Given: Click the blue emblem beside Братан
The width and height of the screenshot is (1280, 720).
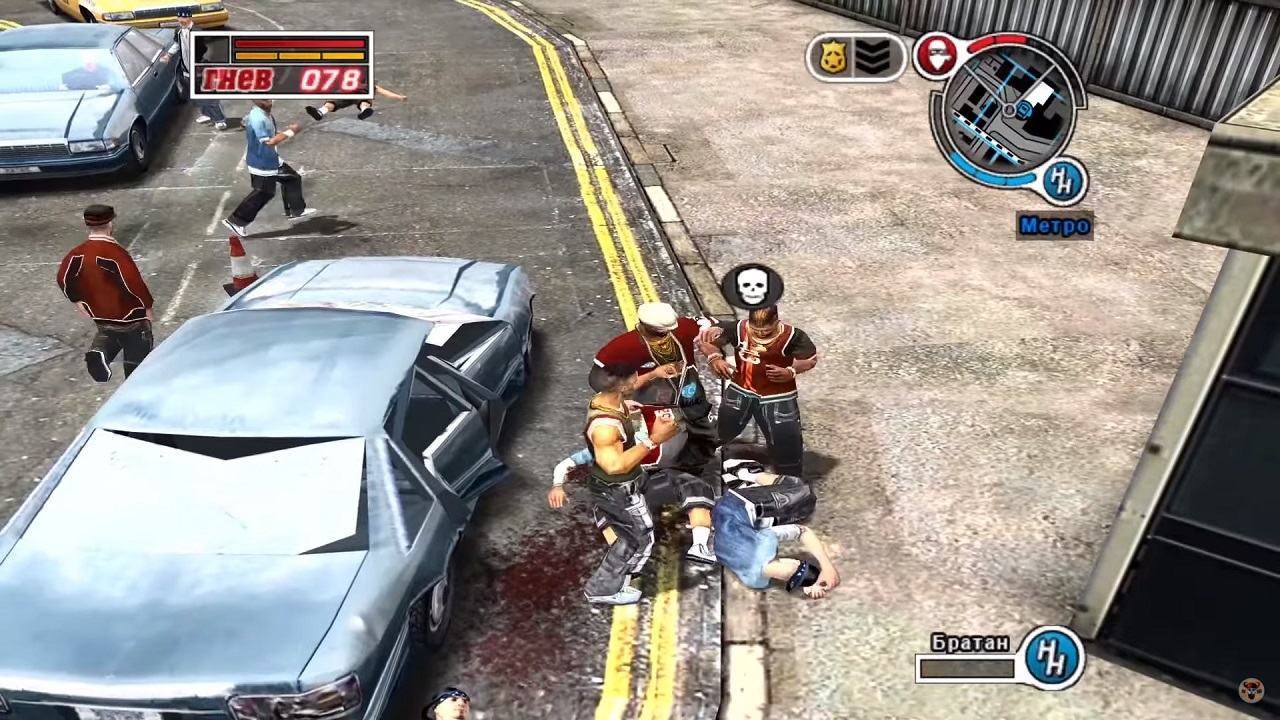Looking at the screenshot, I should (1052, 657).
